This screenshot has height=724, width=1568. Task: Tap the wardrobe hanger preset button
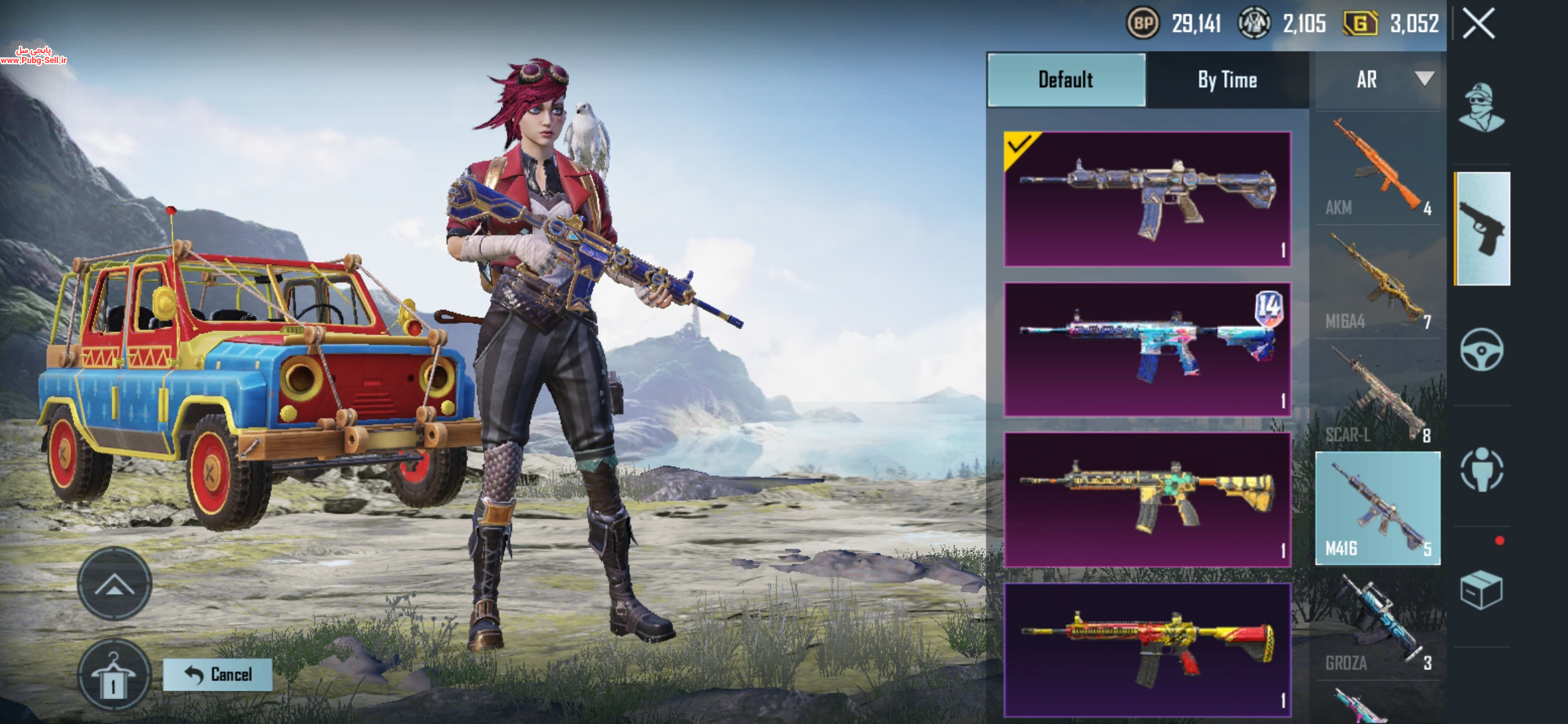[x=113, y=676]
